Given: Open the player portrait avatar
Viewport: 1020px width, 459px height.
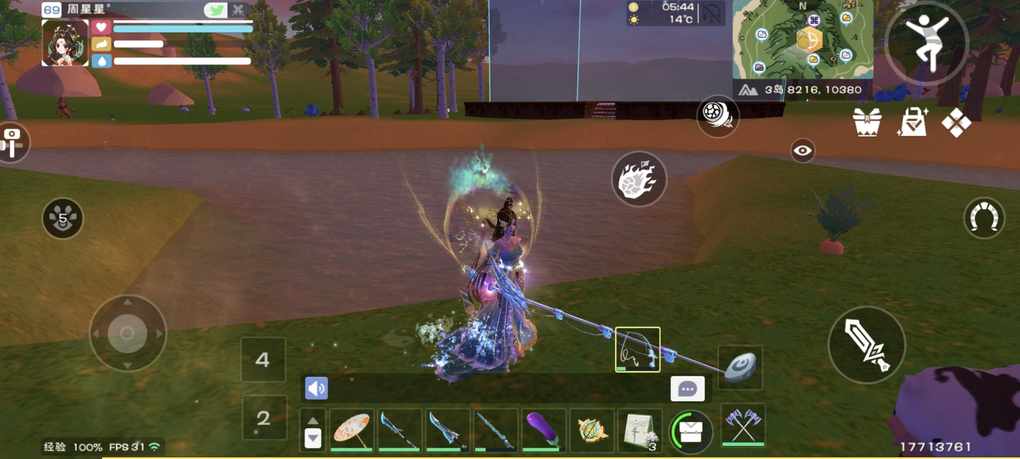Looking at the screenshot, I should tap(65, 43).
